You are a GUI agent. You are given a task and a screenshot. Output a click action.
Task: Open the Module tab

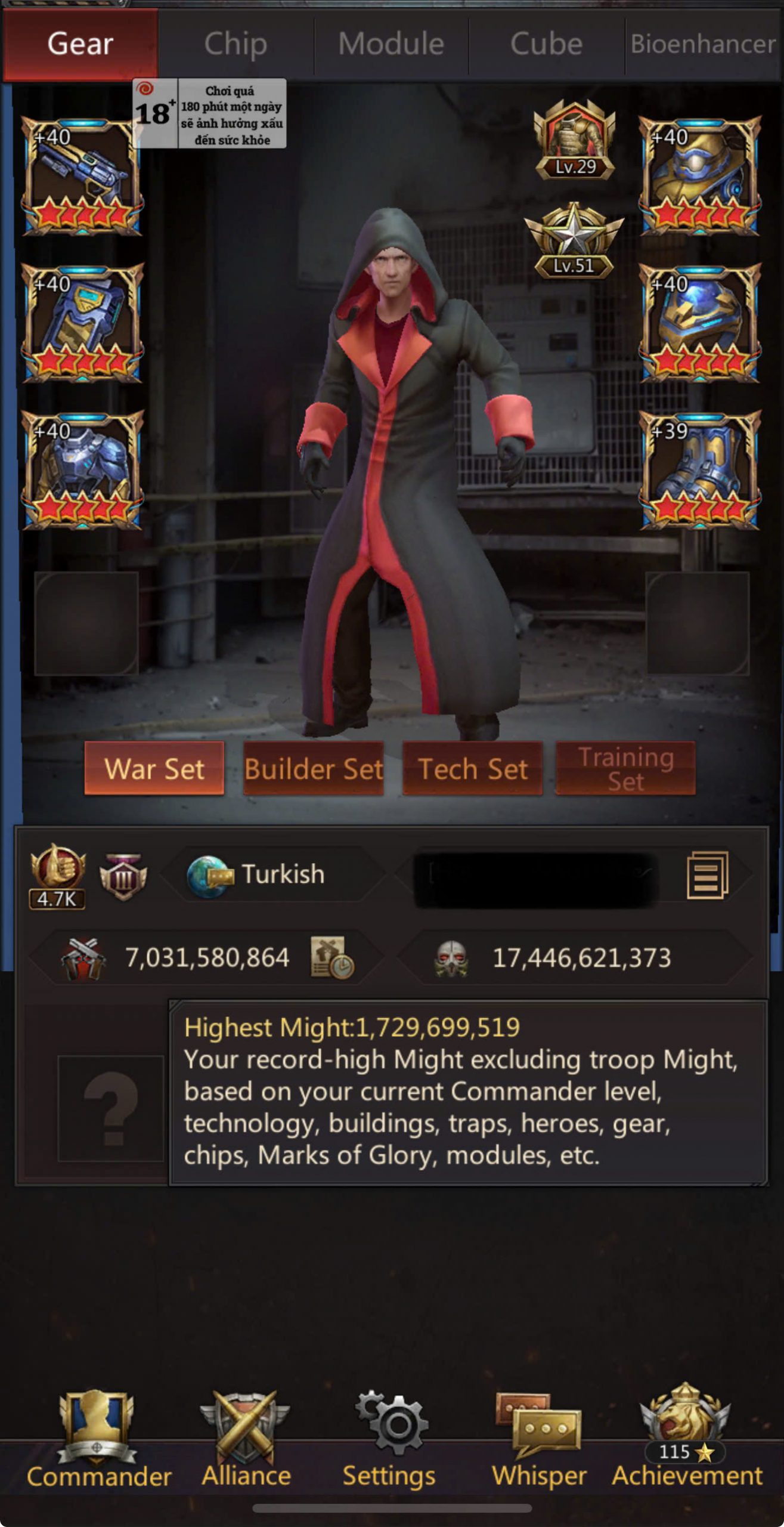click(x=391, y=44)
